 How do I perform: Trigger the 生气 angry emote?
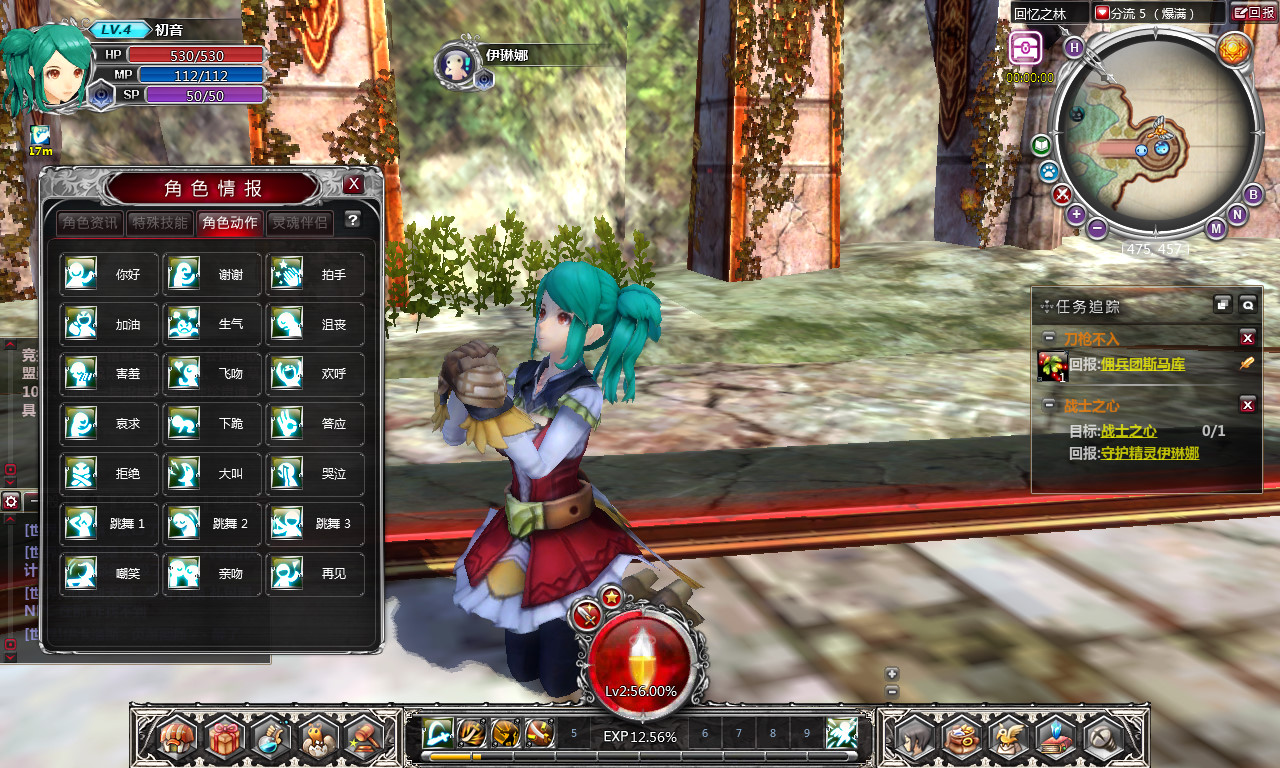click(212, 324)
